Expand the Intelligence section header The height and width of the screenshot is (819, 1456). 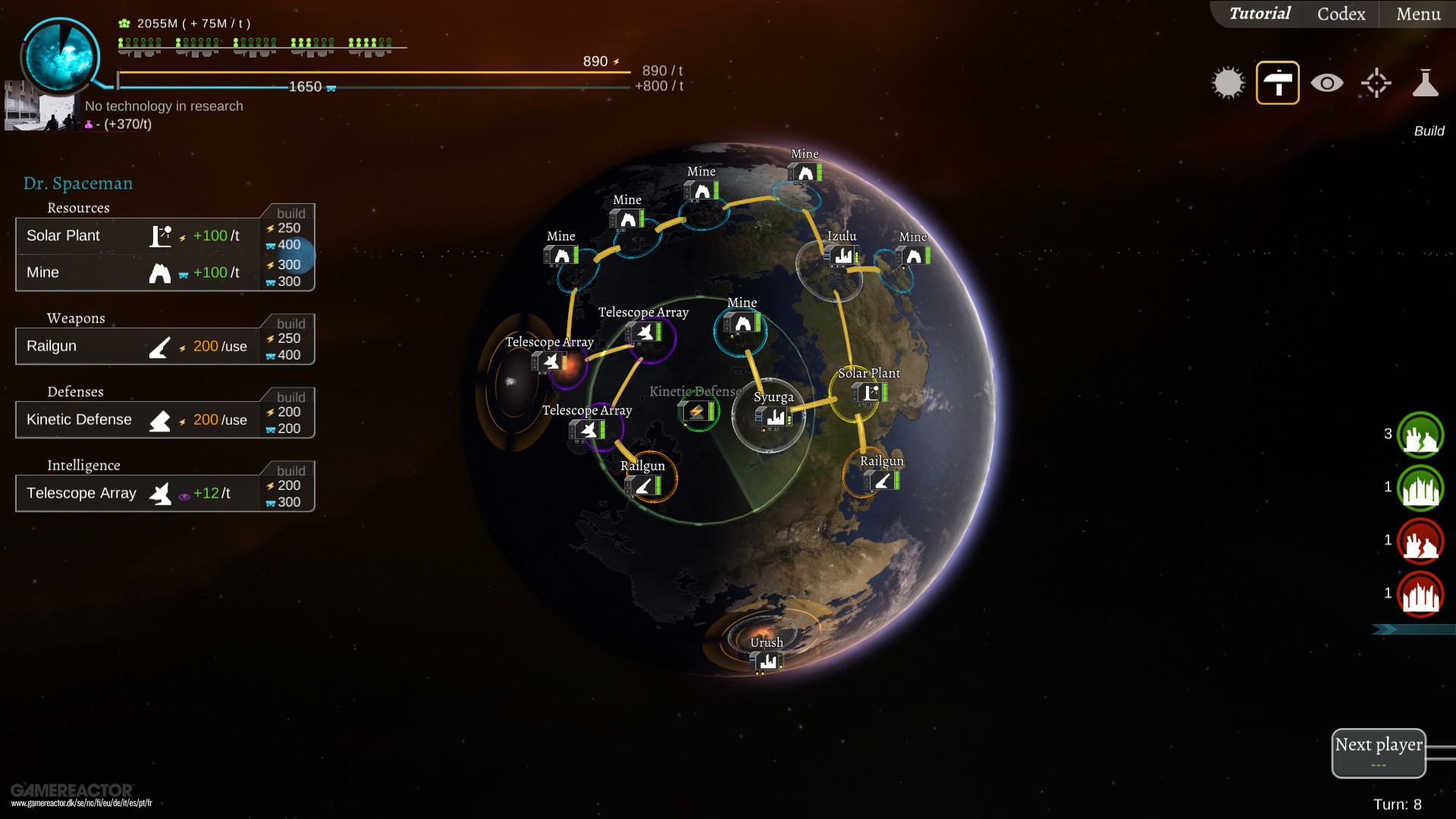pos(84,465)
